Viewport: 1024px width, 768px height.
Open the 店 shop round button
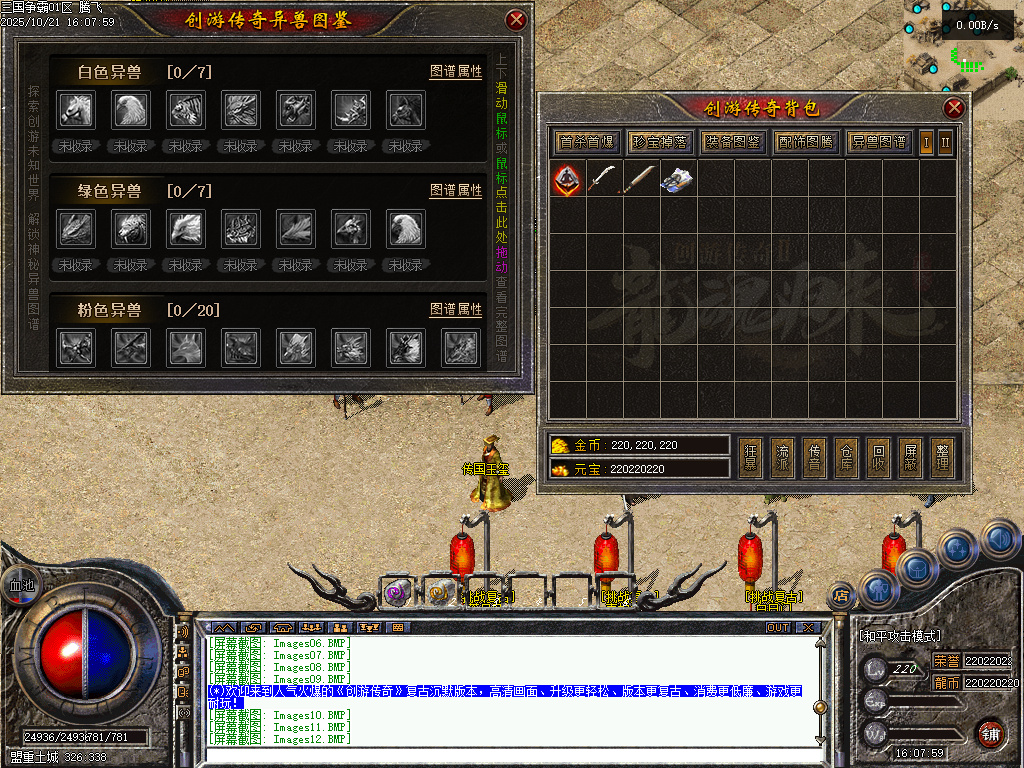[841, 598]
